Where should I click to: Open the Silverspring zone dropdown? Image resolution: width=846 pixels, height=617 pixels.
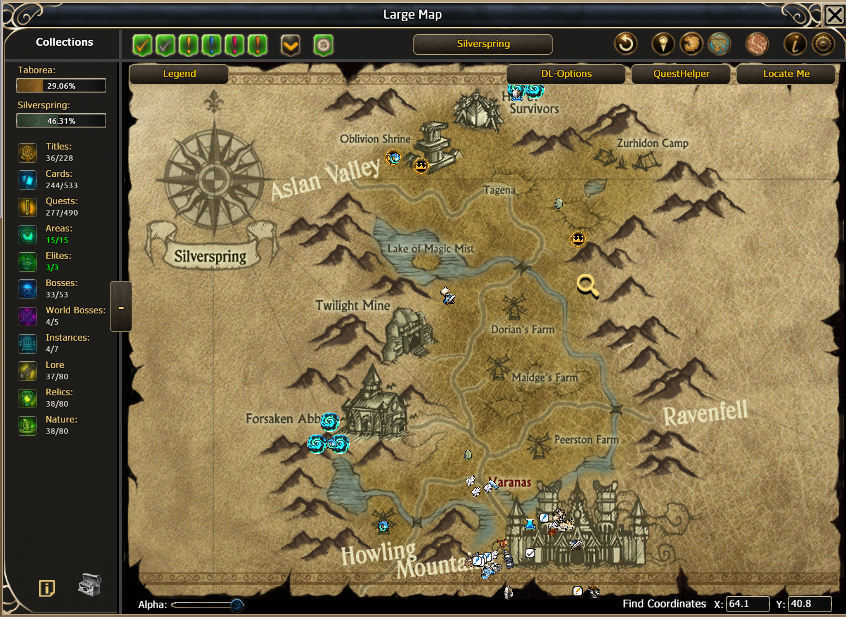click(x=482, y=44)
